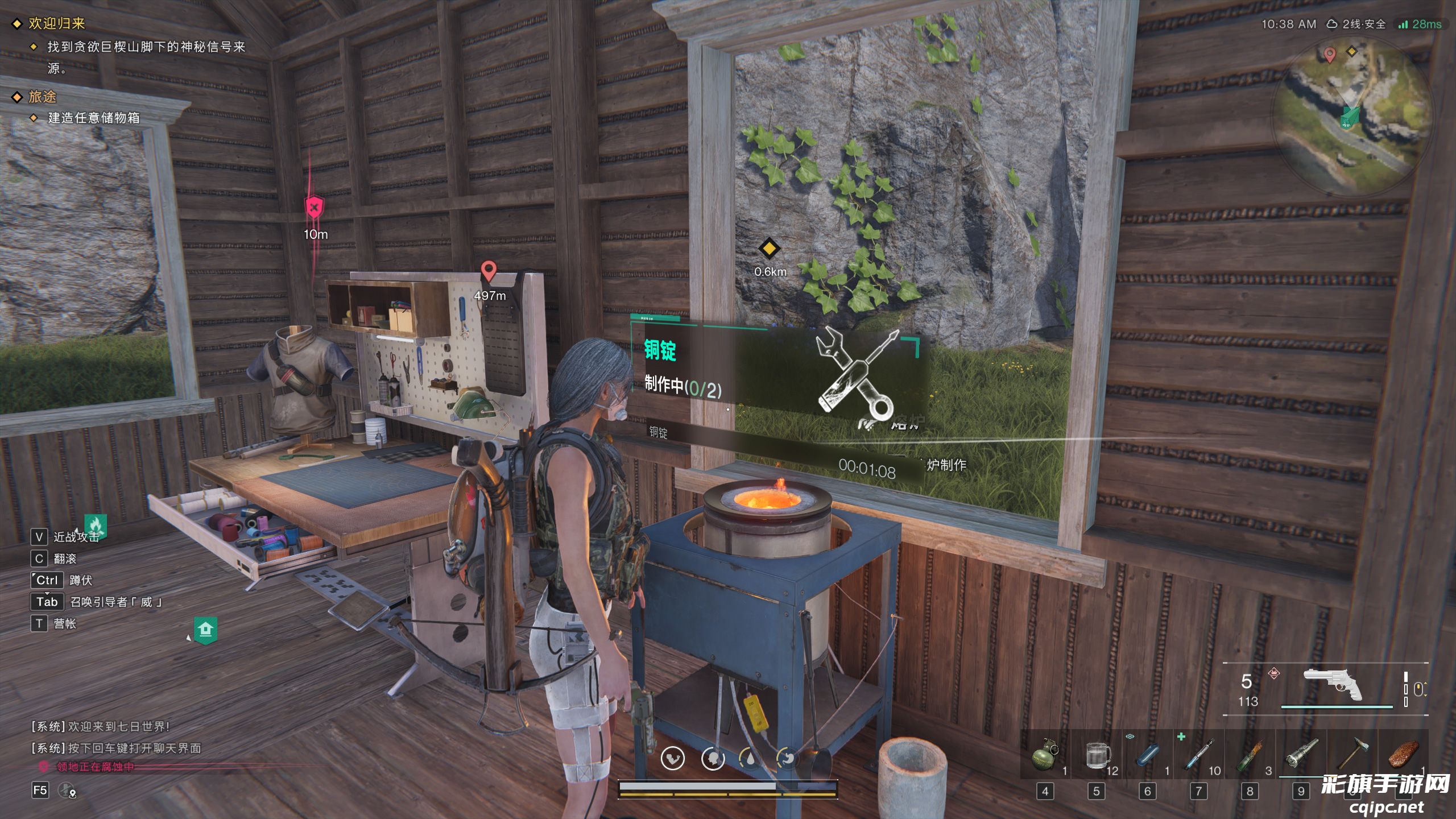This screenshot has width=1456, height=819.
Task: Select the 欢迎归来 quest tracker entry
Action: point(56,23)
